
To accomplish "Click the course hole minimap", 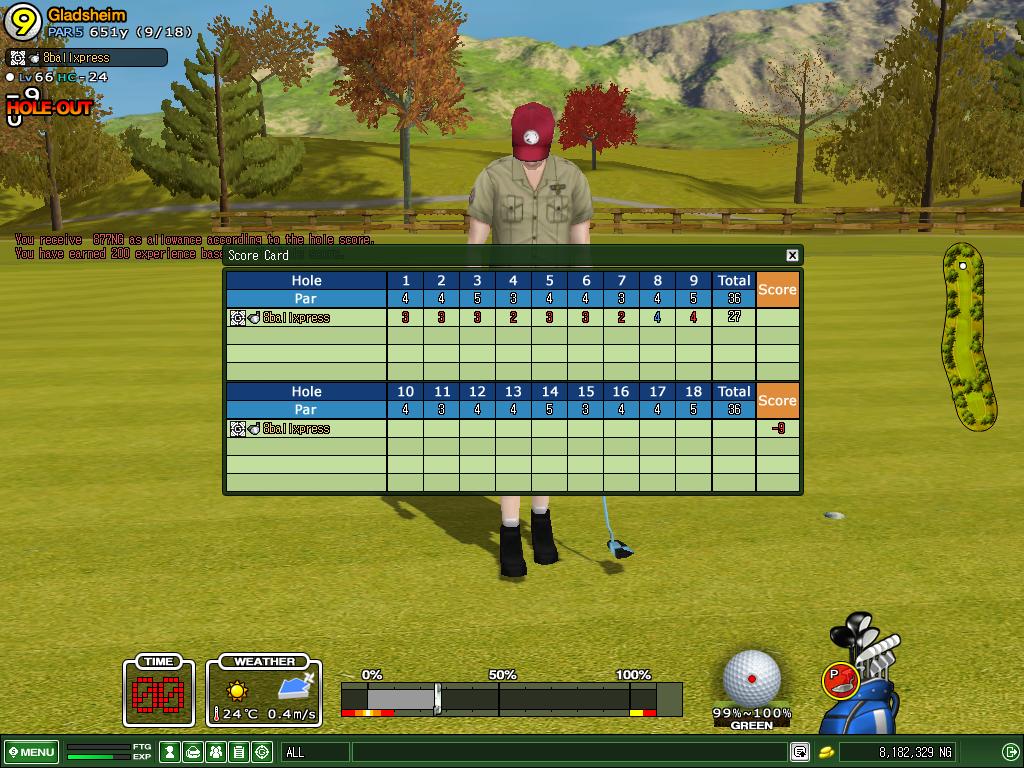I will point(968,335).
